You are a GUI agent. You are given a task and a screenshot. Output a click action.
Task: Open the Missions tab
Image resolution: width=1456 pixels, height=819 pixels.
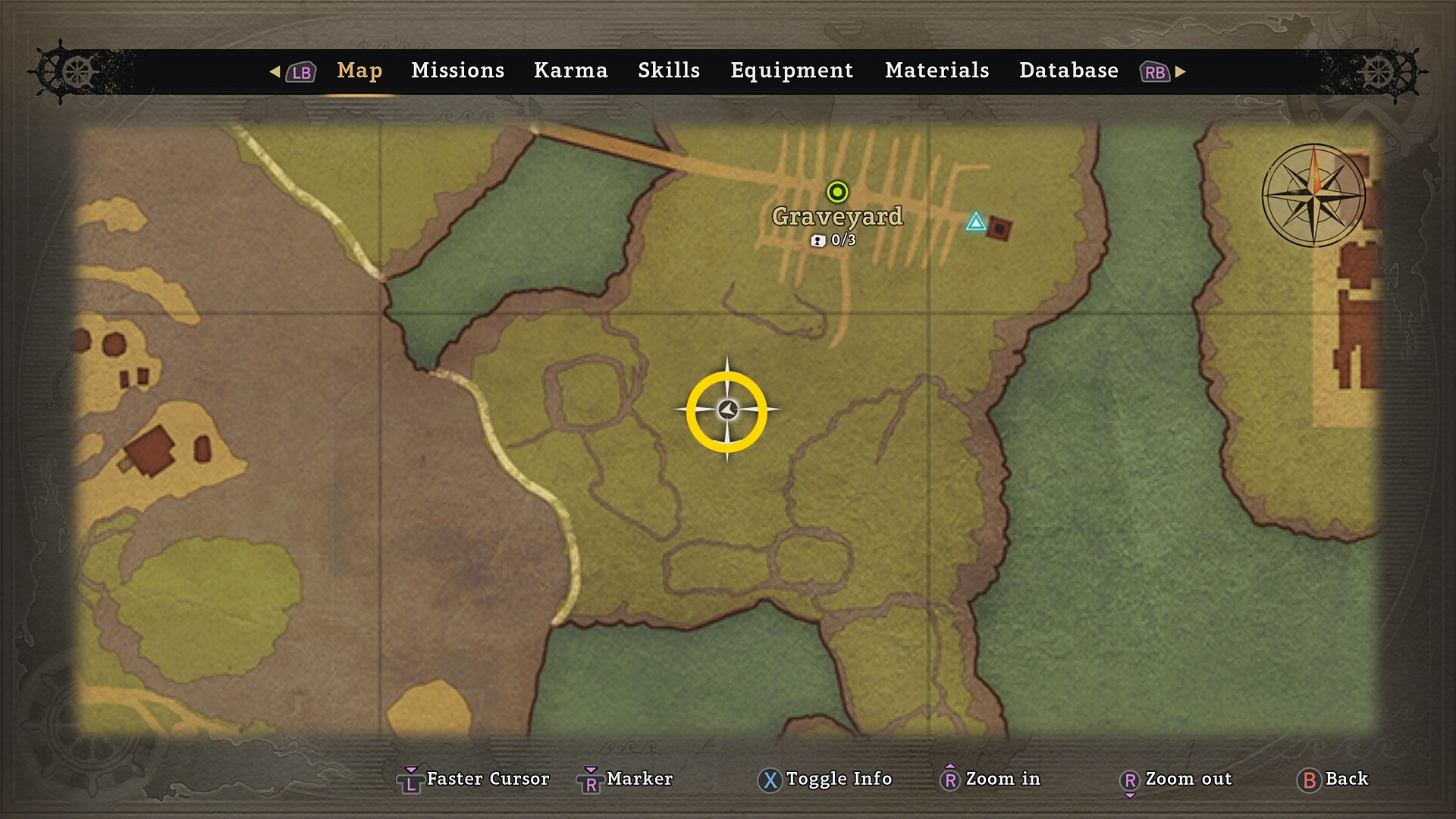click(457, 71)
